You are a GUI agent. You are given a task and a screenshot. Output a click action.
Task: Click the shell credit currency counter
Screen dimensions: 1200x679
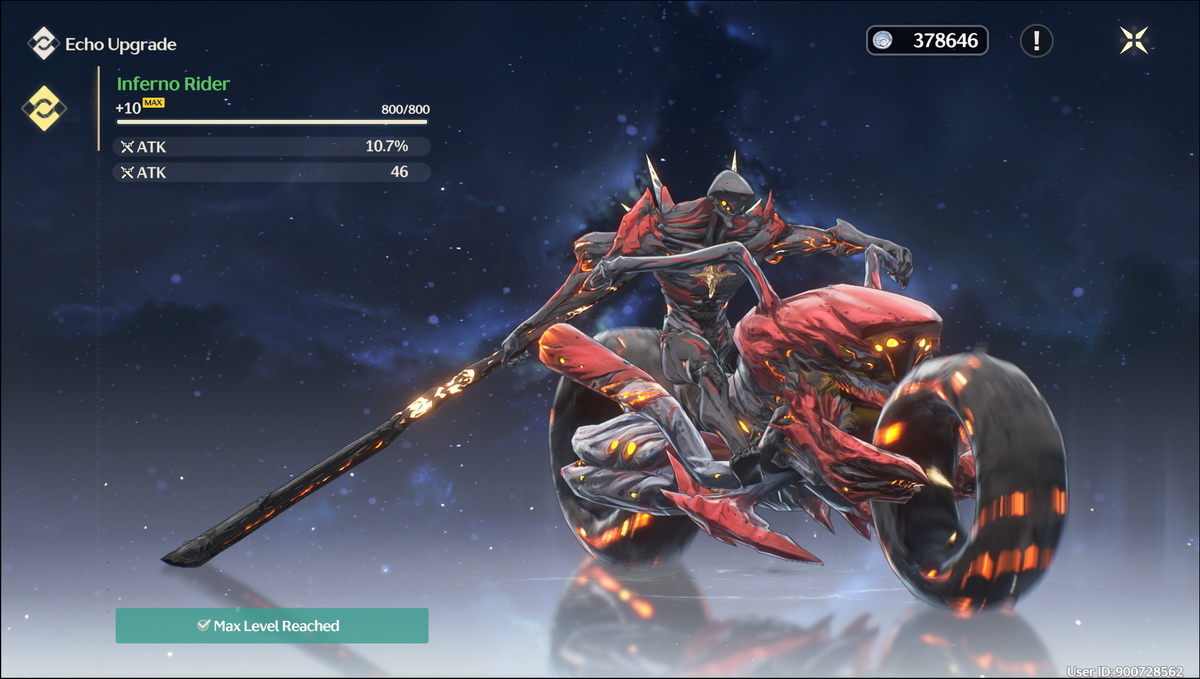click(x=927, y=41)
